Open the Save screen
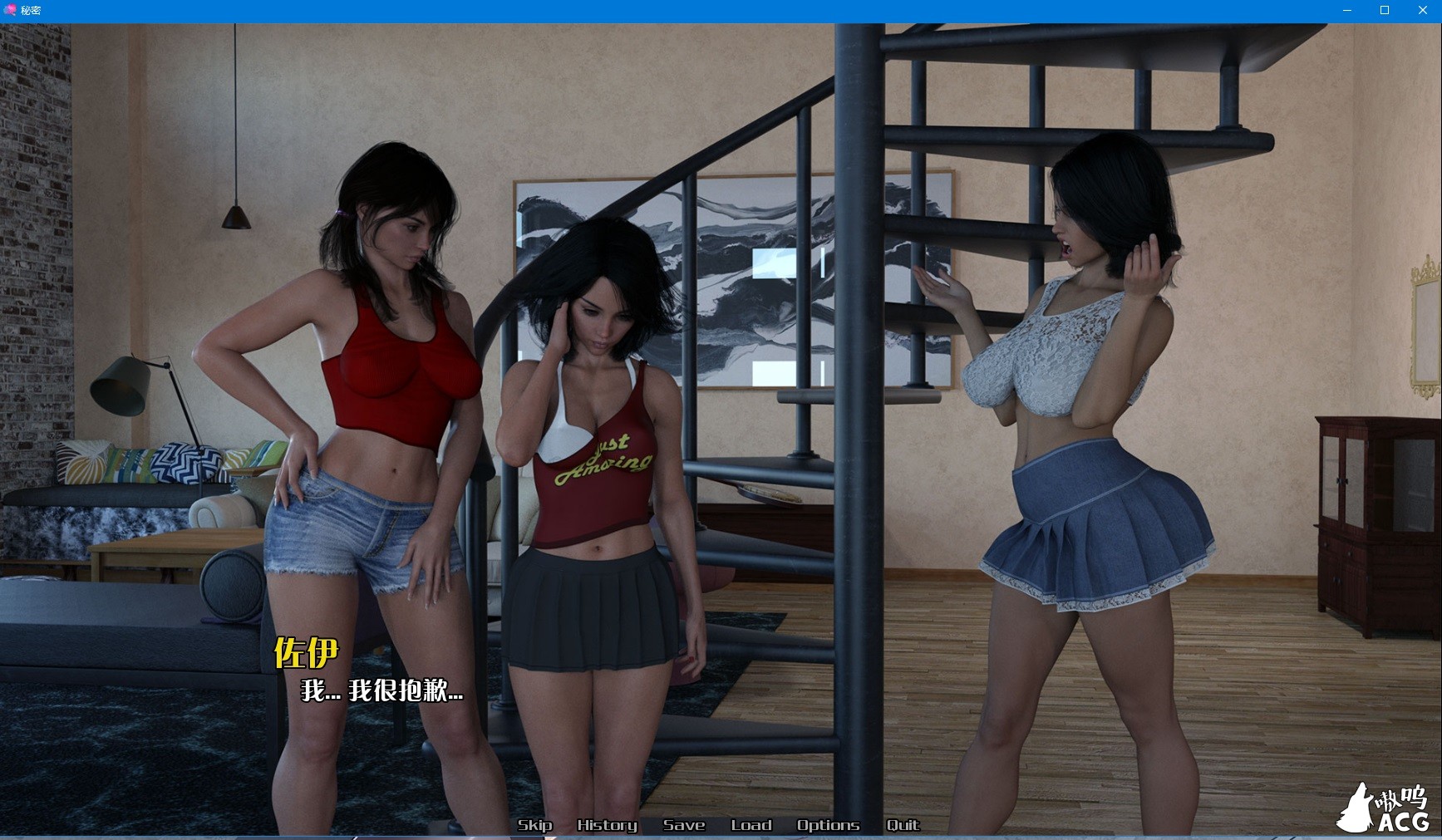This screenshot has height=840, width=1442. pyautogui.click(x=683, y=825)
